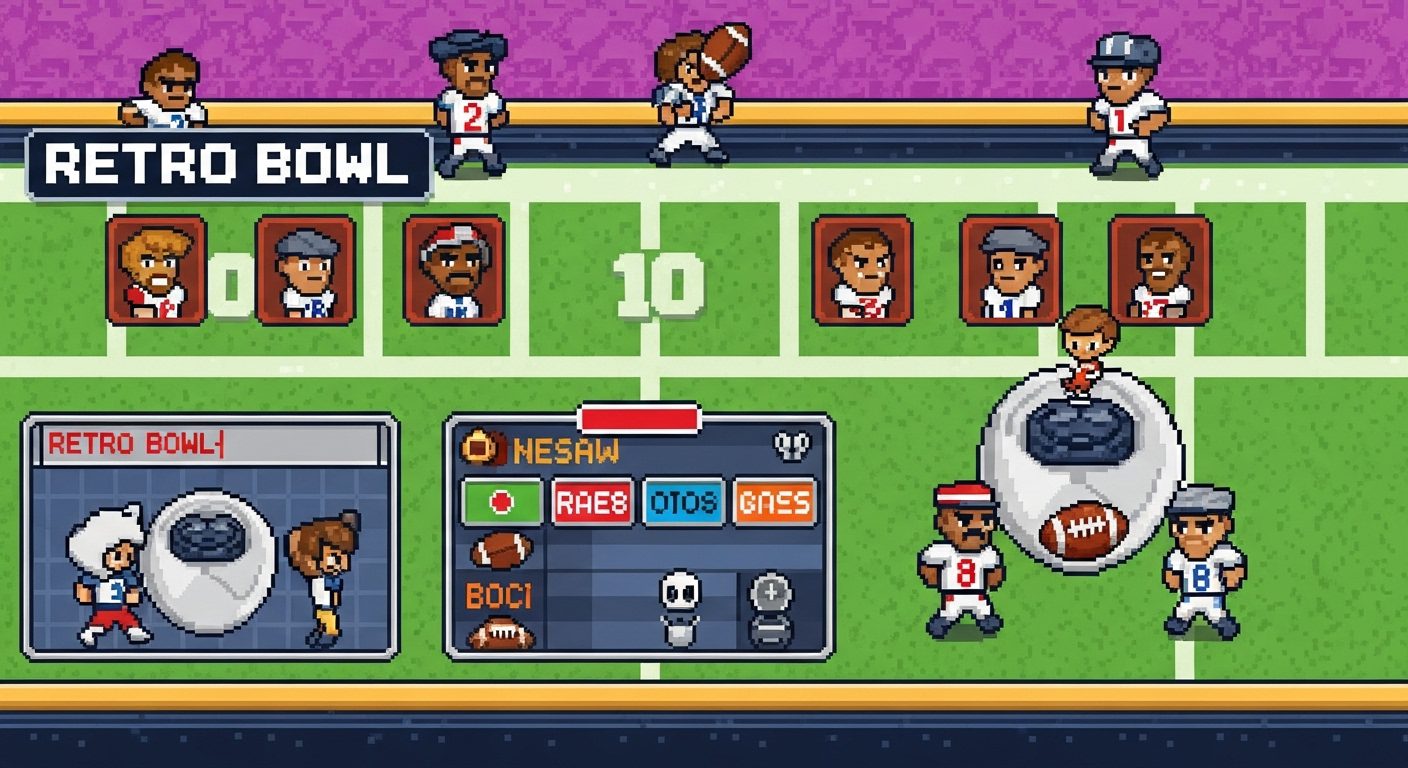Select the red RAE8 button
This screenshot has height=768, width=1408.
tap(593, 502)
